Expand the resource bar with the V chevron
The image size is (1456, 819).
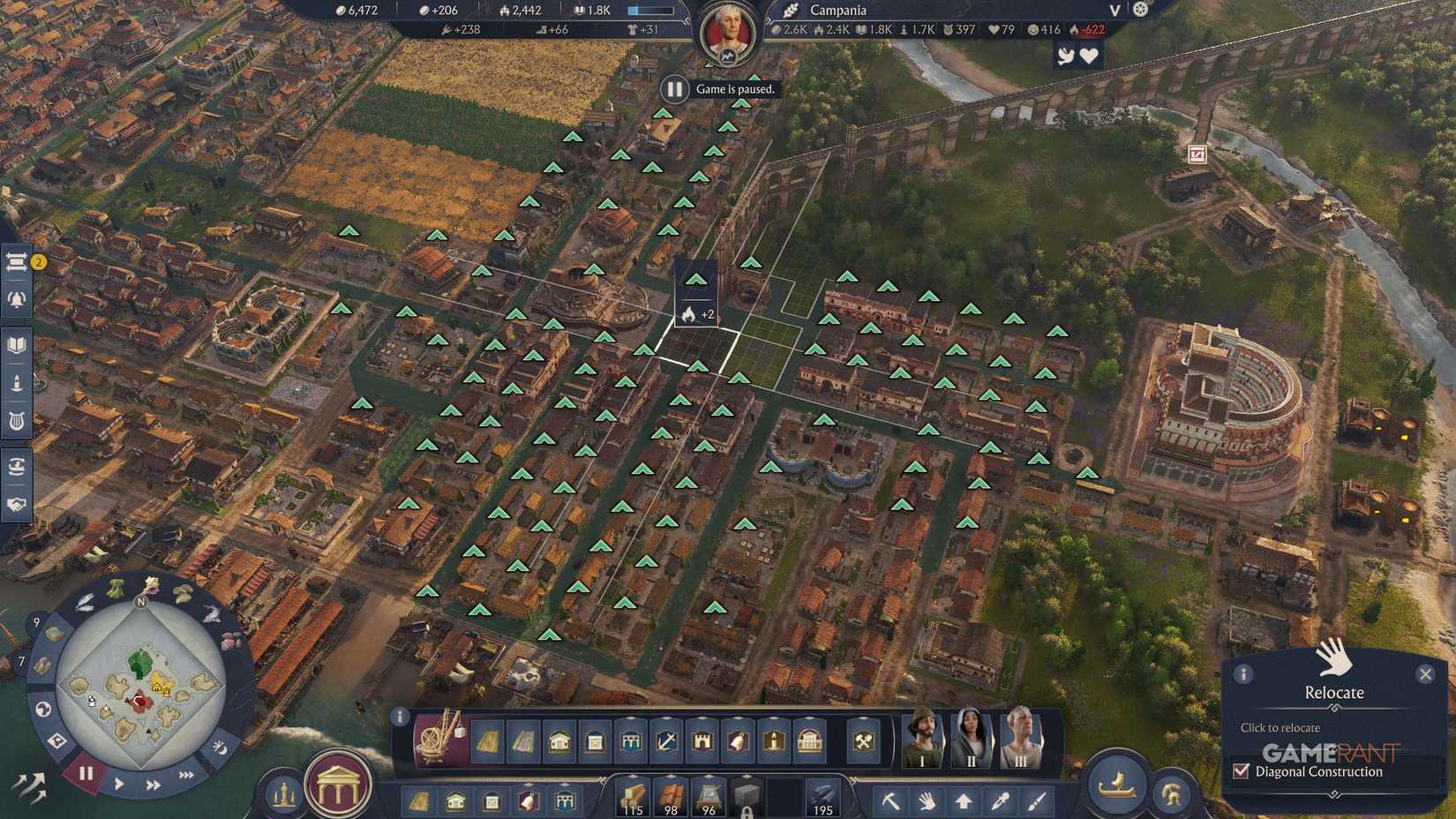1114,11
